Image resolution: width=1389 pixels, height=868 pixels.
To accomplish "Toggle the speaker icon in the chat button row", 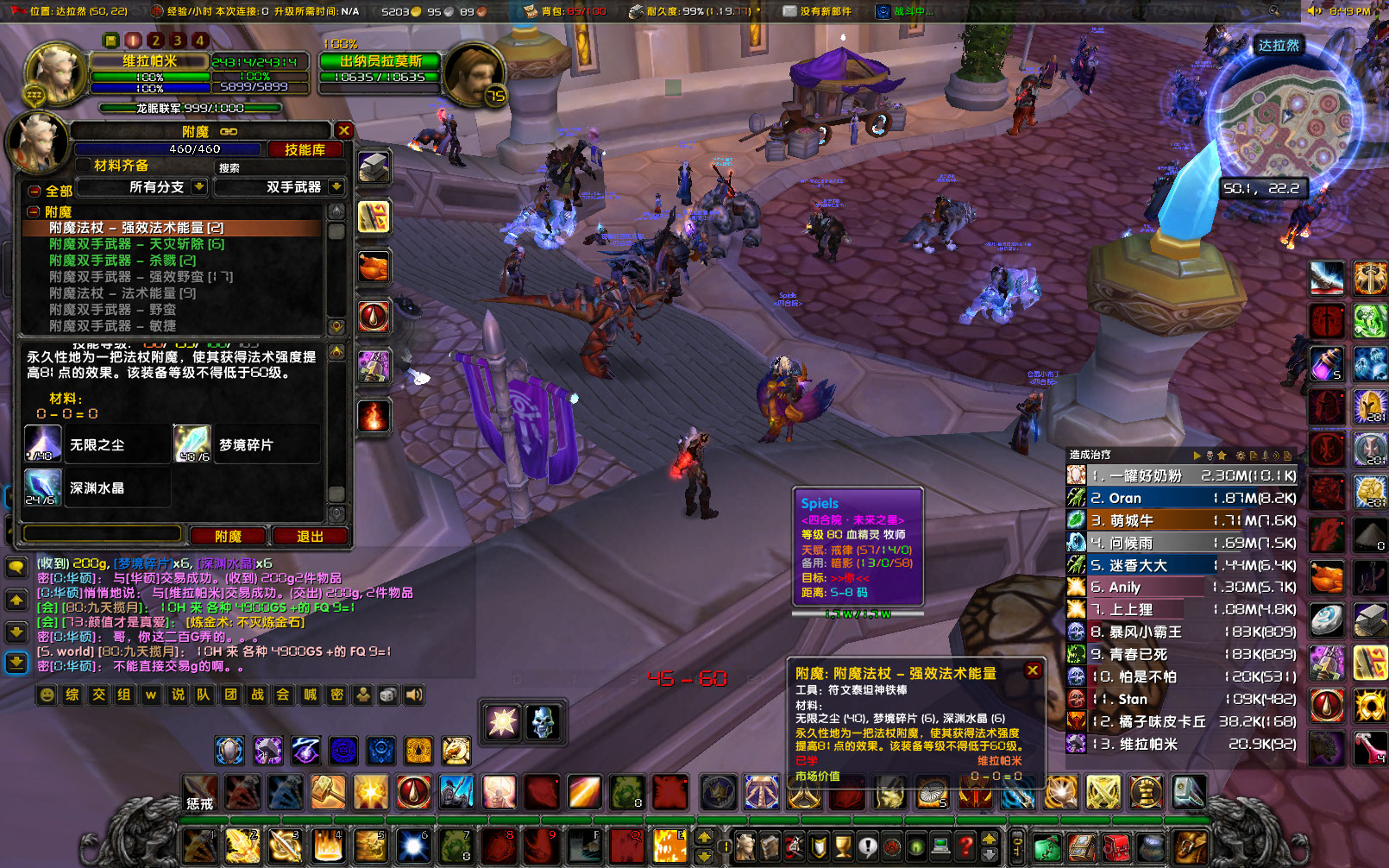I will coord(413,695).
